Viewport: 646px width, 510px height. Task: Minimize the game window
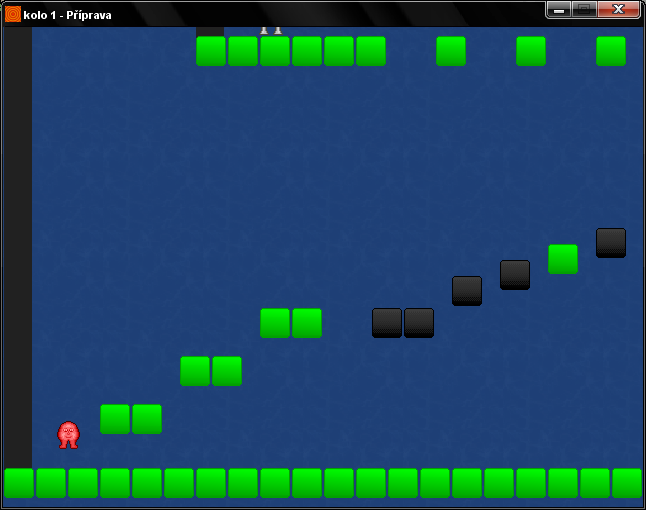[559, 9]
